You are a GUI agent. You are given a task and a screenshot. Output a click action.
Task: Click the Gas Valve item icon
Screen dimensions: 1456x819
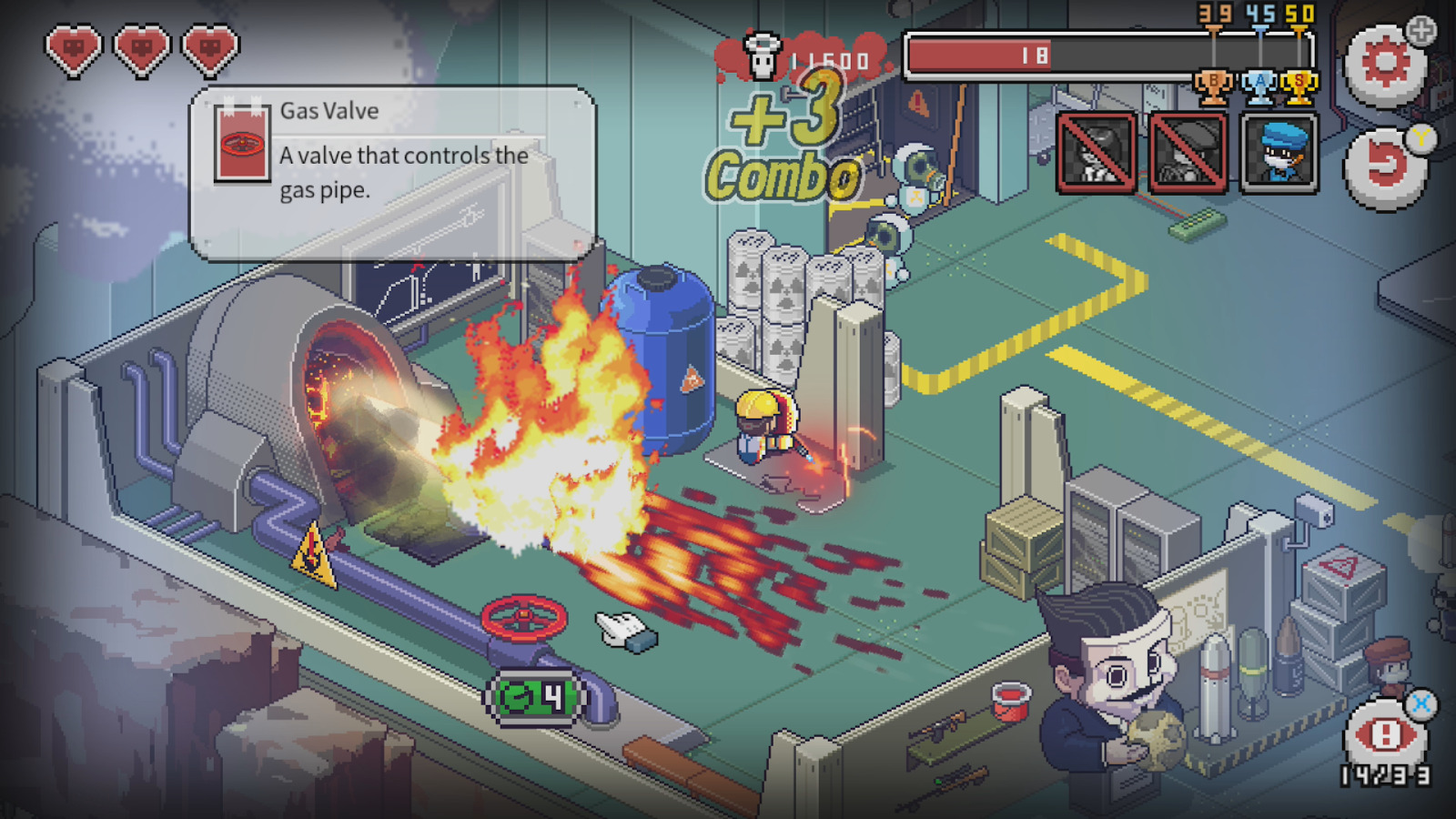point(241,144)
